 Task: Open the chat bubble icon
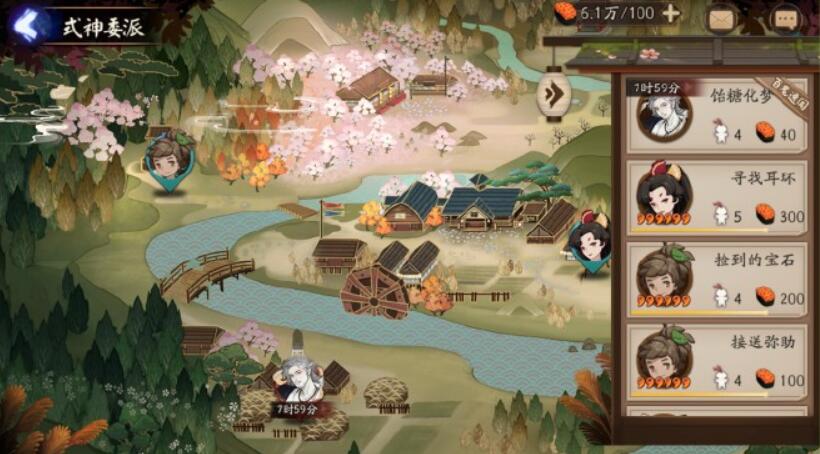click(x=785, y=17)
